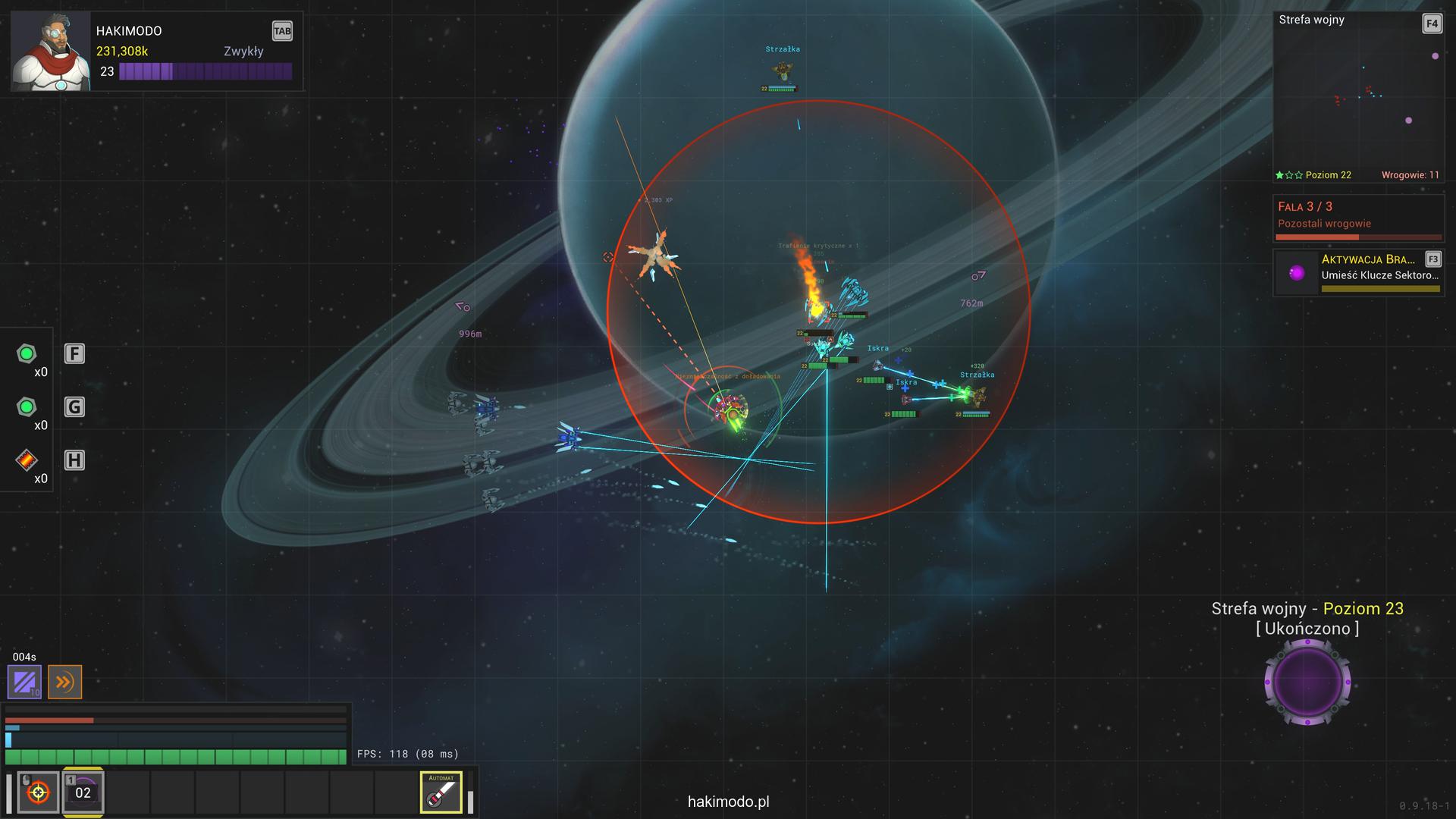
Task: Open the Aktywacja Bramy objective tracker
Action: (x=1358, y=272)
